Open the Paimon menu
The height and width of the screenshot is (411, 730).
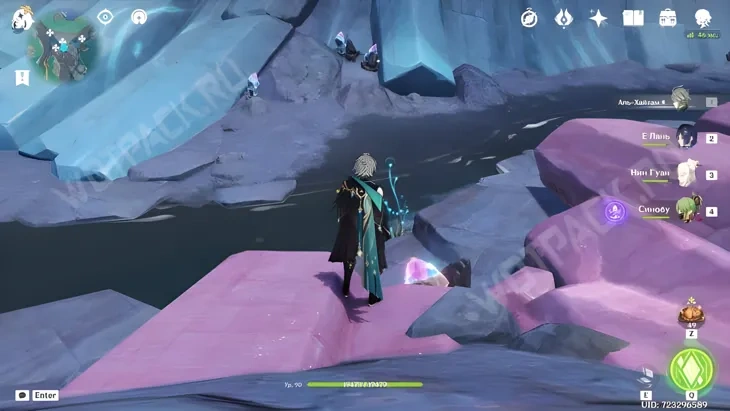click(x=18, y=15)
